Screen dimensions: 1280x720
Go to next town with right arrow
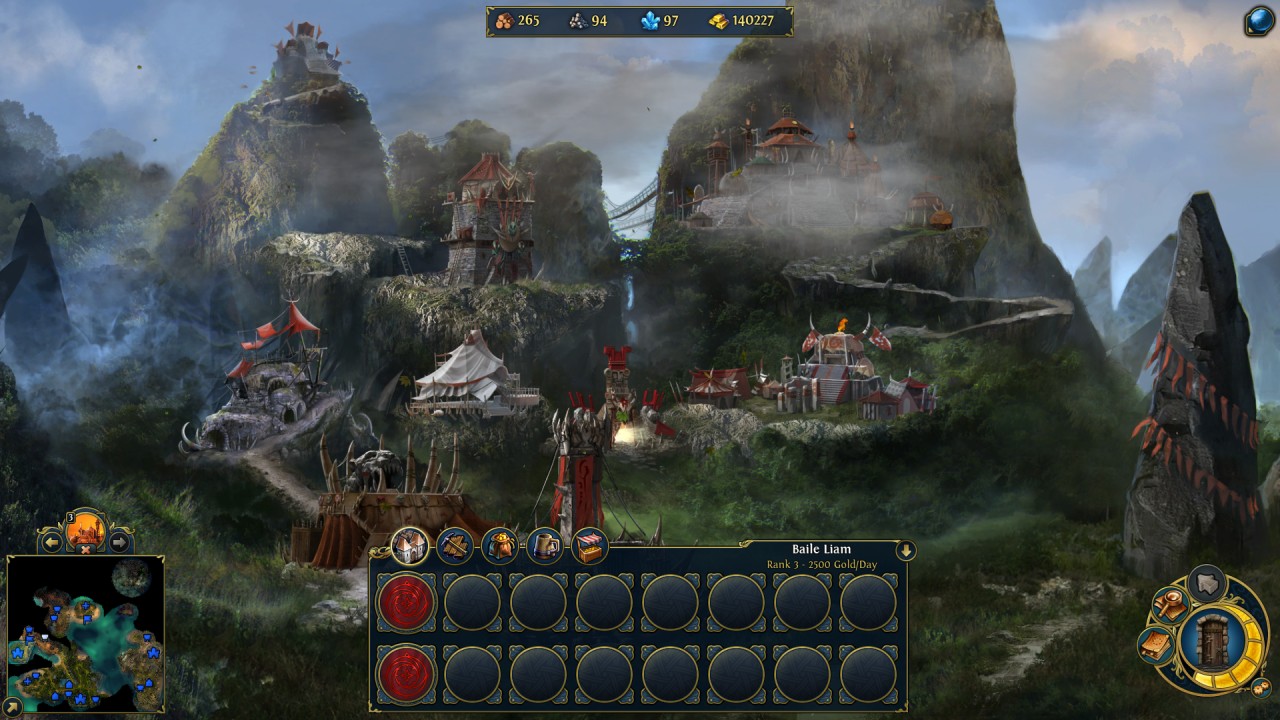coord(119,543)
